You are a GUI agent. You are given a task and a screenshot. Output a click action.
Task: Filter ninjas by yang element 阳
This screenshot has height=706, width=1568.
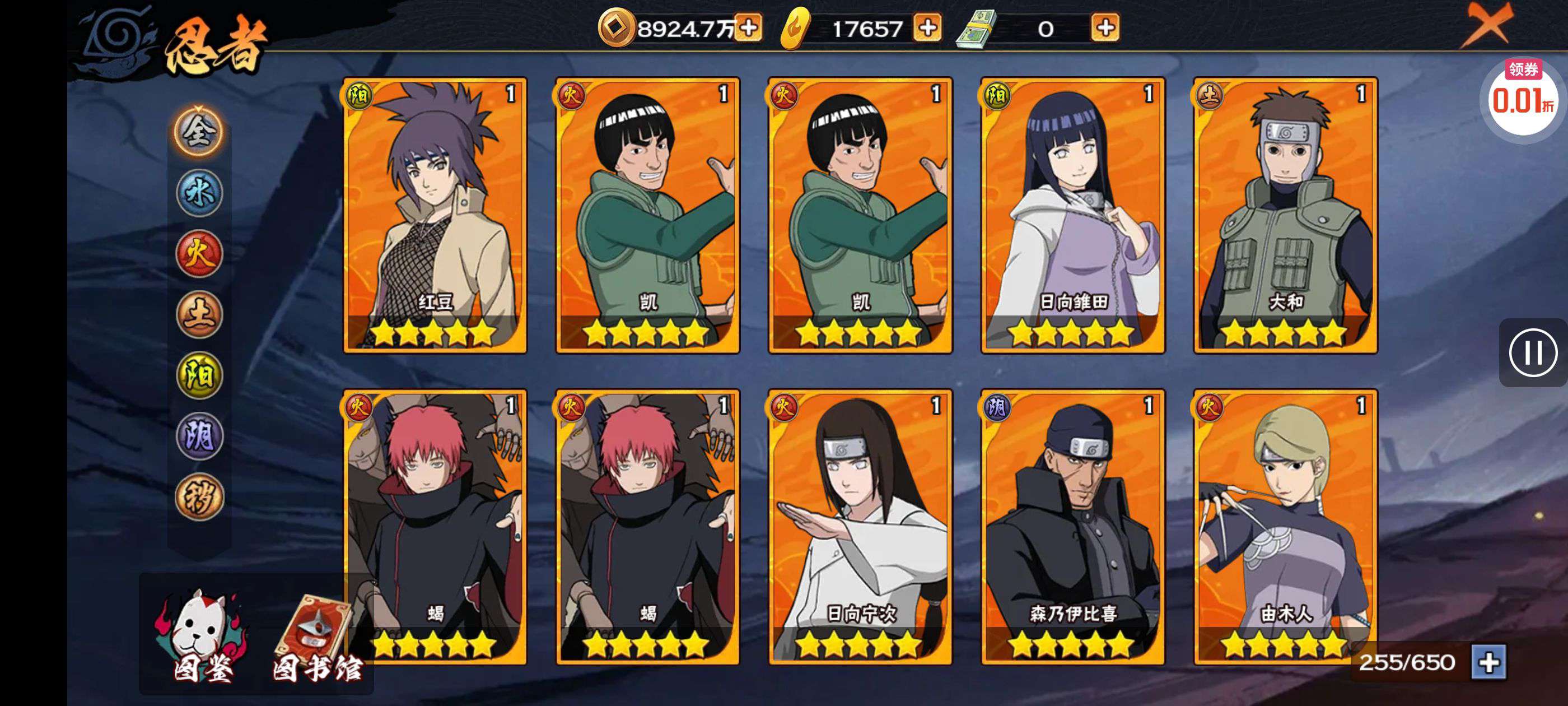click(199, 375)
